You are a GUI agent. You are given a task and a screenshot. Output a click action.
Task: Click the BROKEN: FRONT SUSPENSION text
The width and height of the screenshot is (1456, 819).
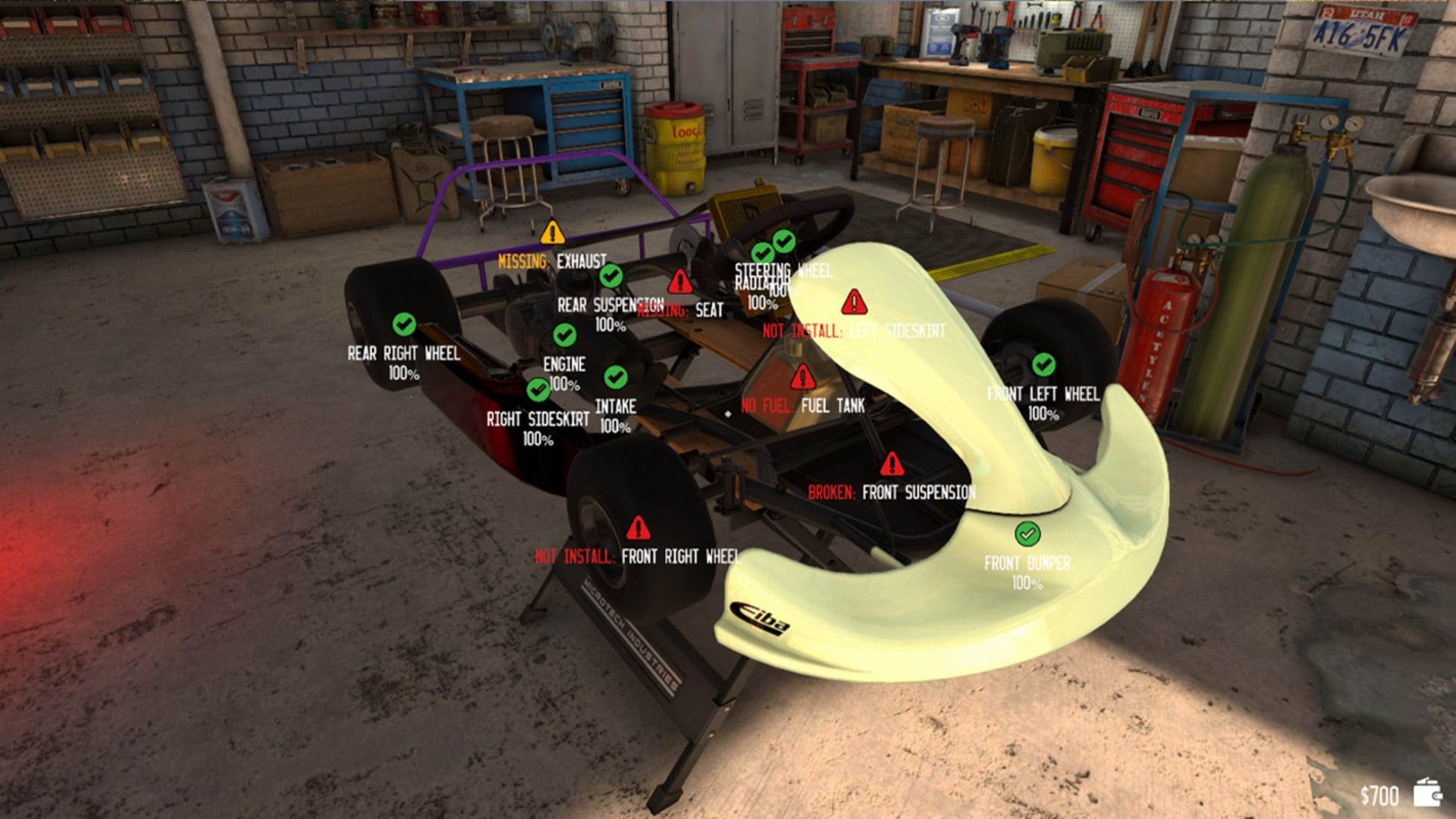(893, 493)
